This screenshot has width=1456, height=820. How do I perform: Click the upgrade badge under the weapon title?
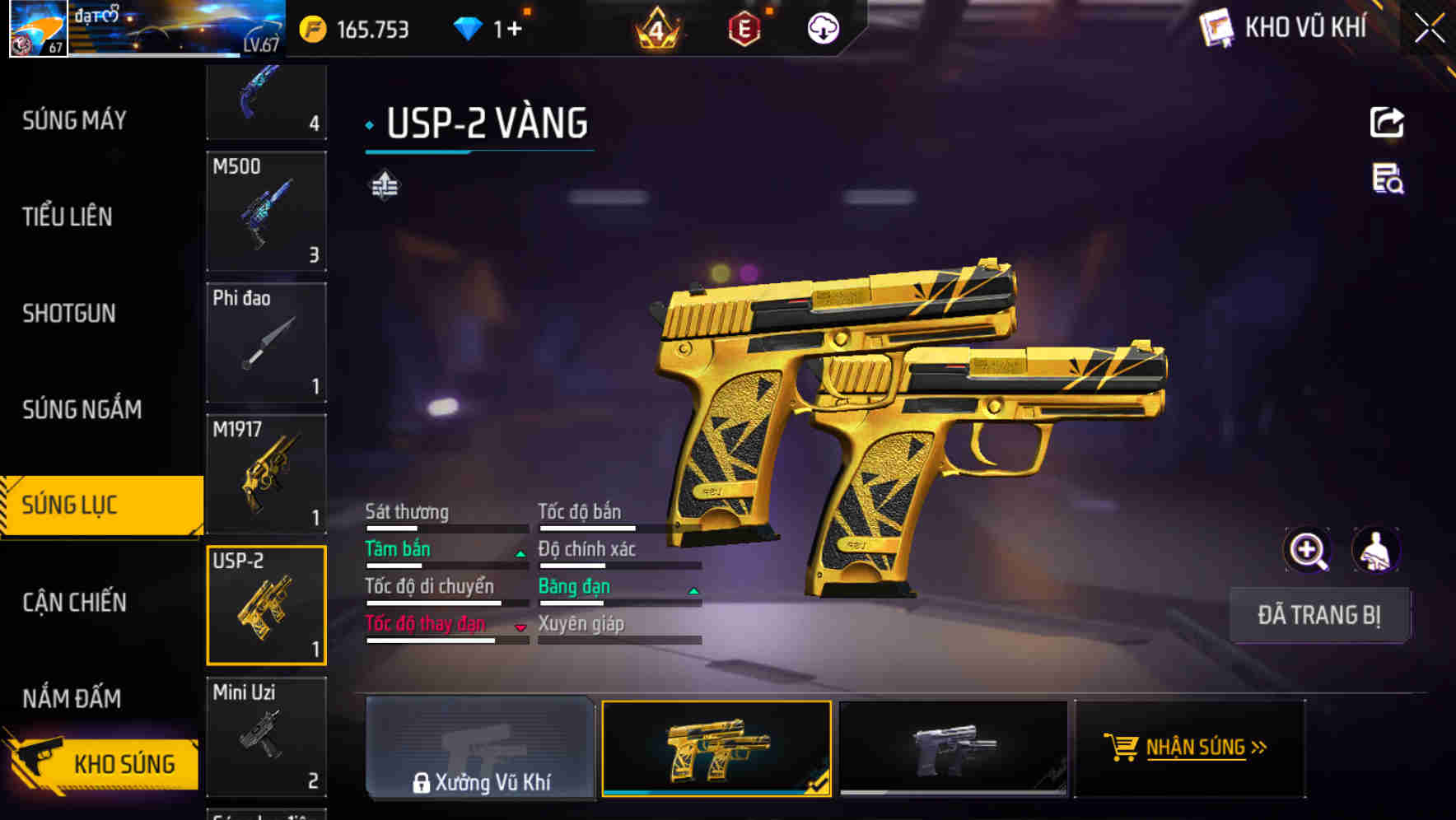pos(384,184)
